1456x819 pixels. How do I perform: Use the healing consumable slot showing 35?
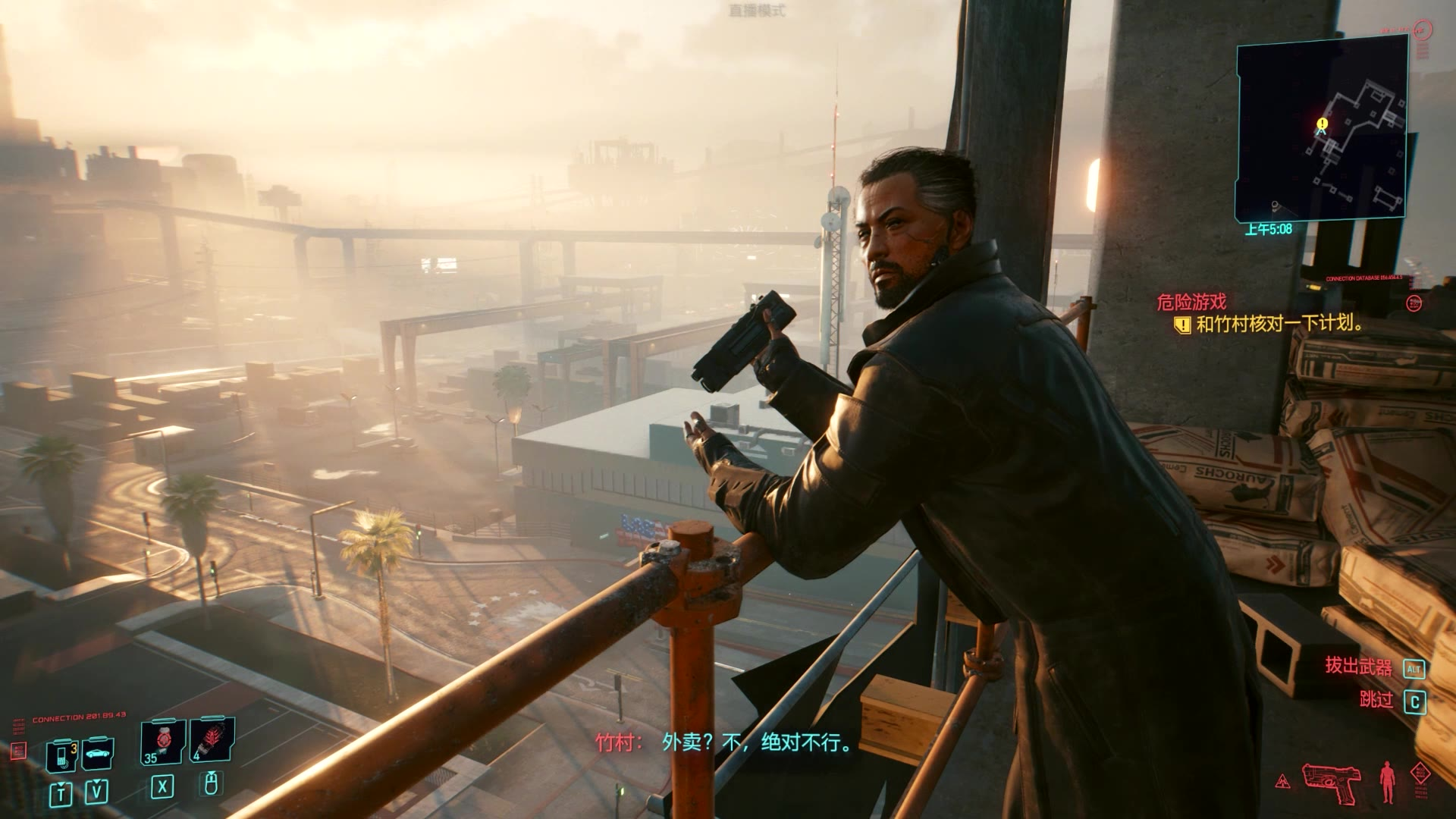(163, 741)
